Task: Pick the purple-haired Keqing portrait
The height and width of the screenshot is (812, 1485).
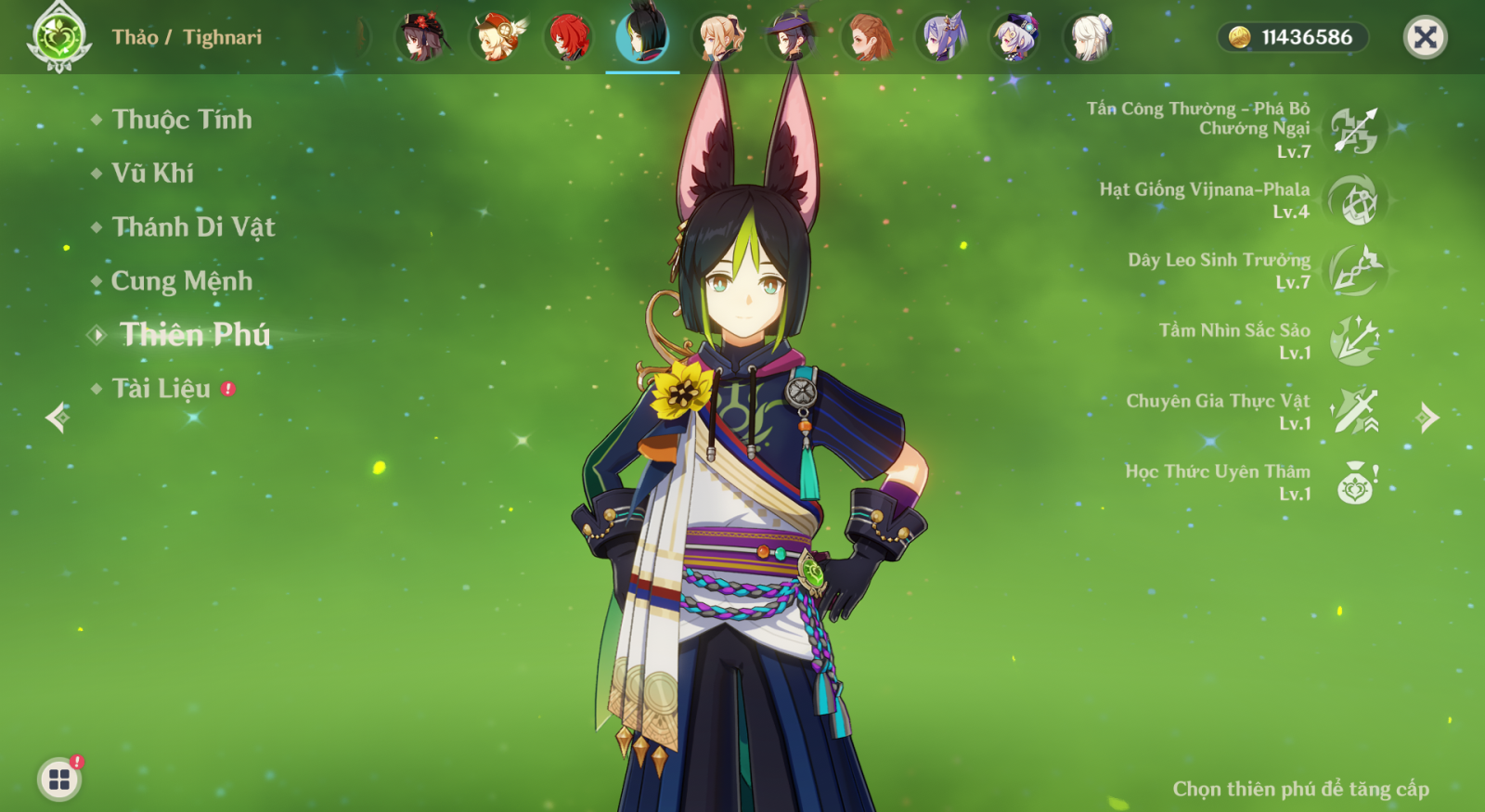Action: coord(941,38)
